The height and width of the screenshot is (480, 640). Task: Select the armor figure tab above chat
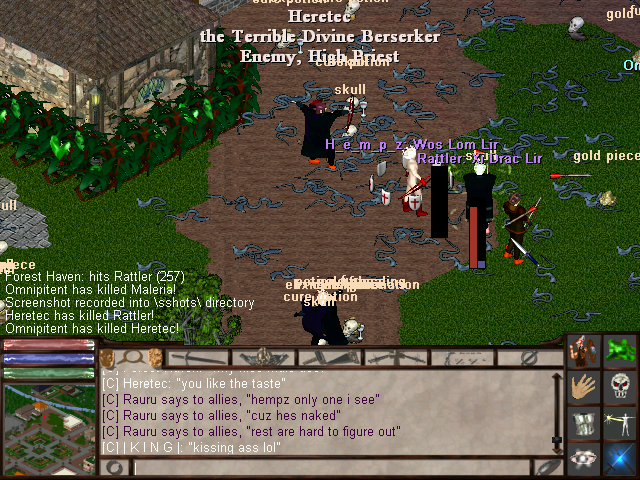pyautogui.click(x=264, y=357)
